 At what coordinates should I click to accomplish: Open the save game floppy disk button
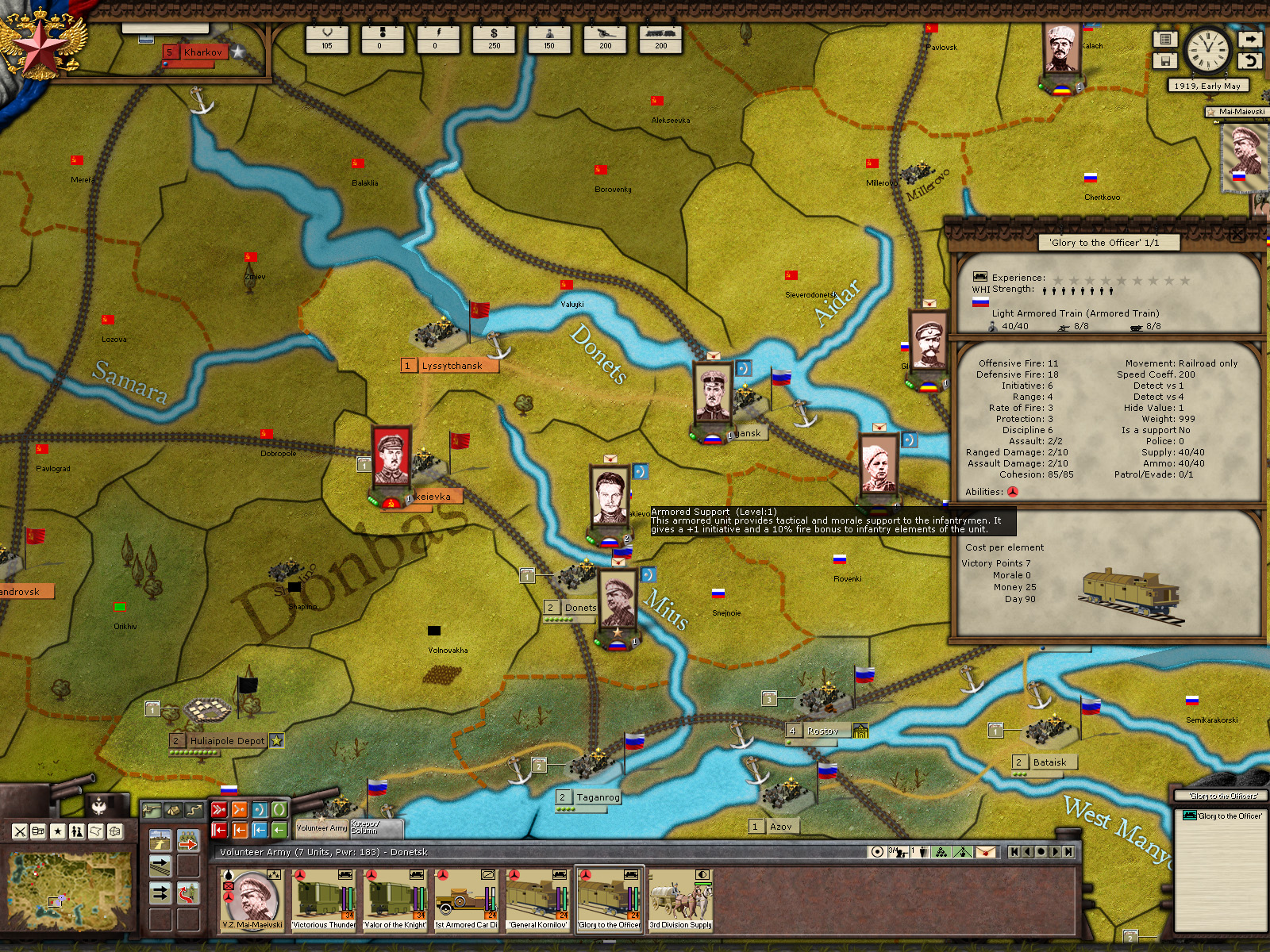click(1165, 61)
